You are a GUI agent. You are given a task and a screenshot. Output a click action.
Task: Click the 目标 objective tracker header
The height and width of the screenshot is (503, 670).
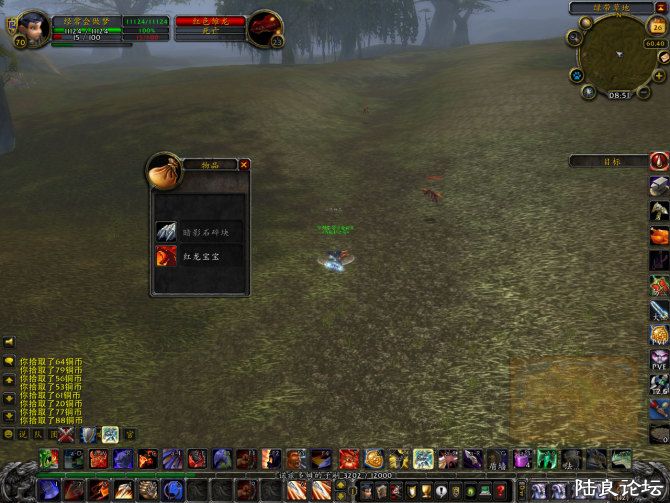click(610, 161)
